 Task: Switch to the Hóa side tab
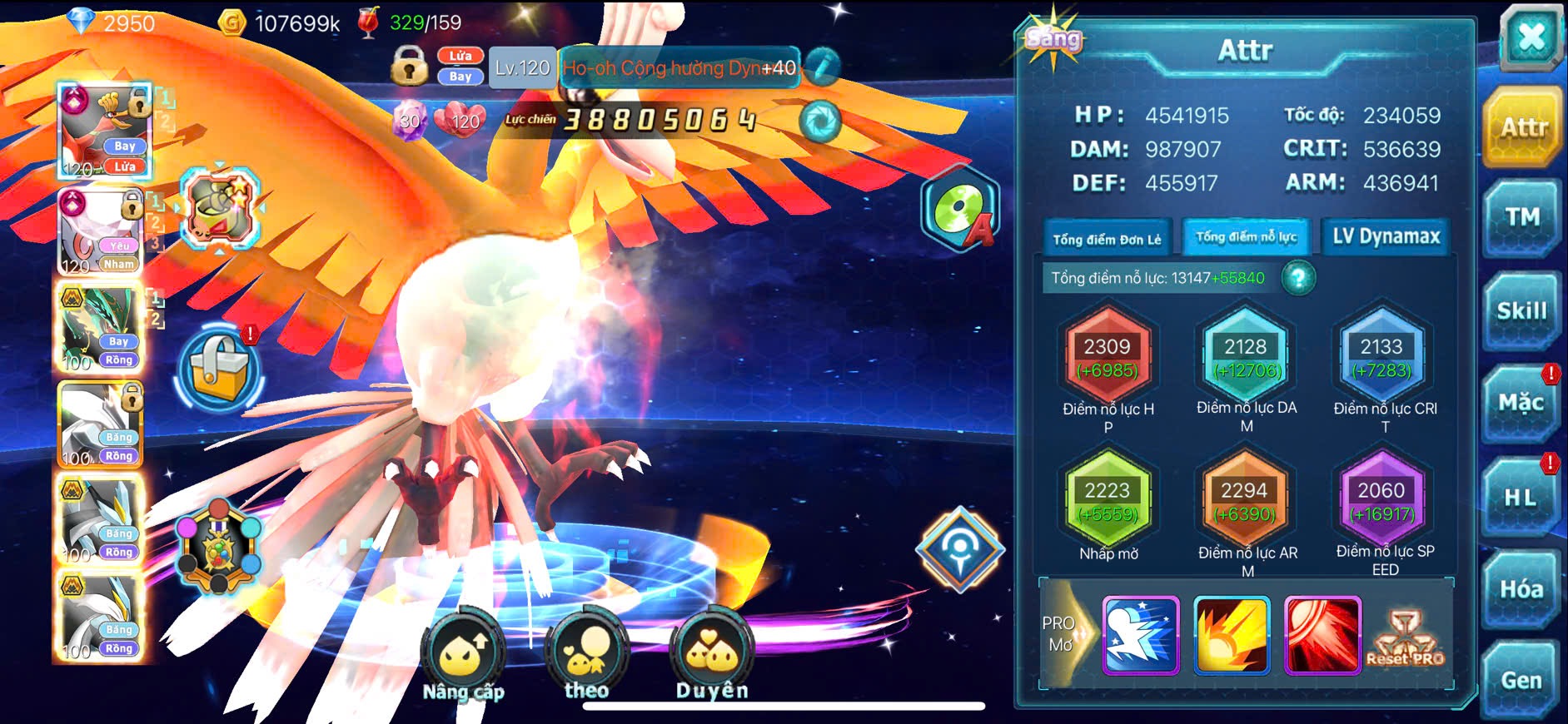pyautogui.click(x=1521, y=590)
